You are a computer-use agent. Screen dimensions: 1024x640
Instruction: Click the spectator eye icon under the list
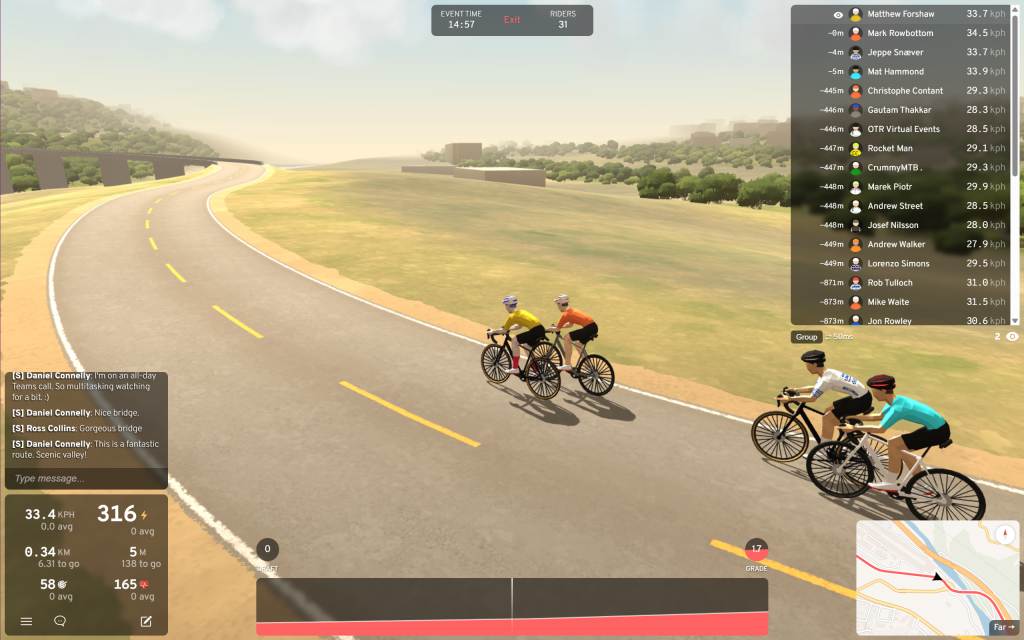tap(1012, 337)
